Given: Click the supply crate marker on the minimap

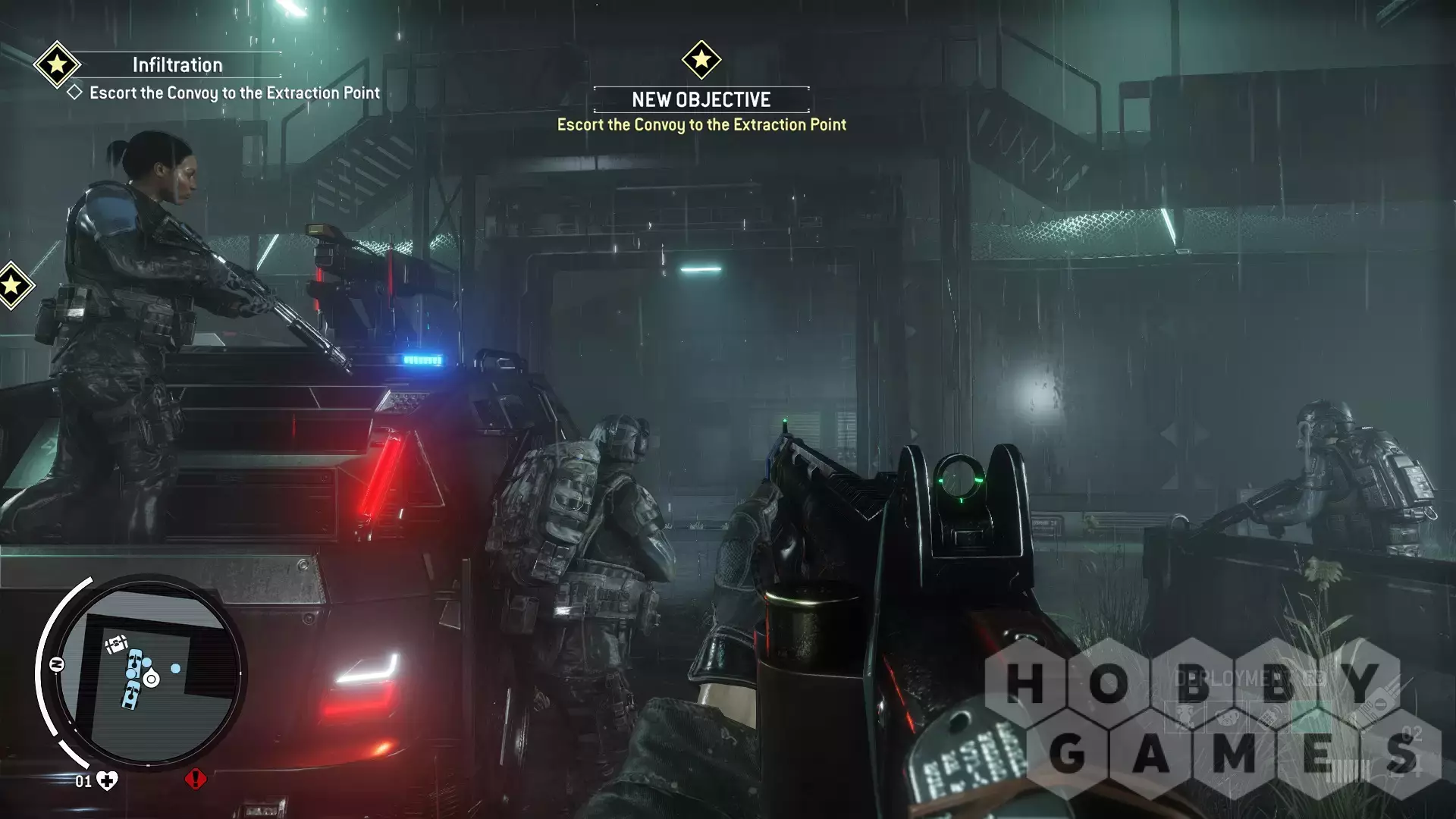Looking at the screenshot, I should (x=115, y=645).
